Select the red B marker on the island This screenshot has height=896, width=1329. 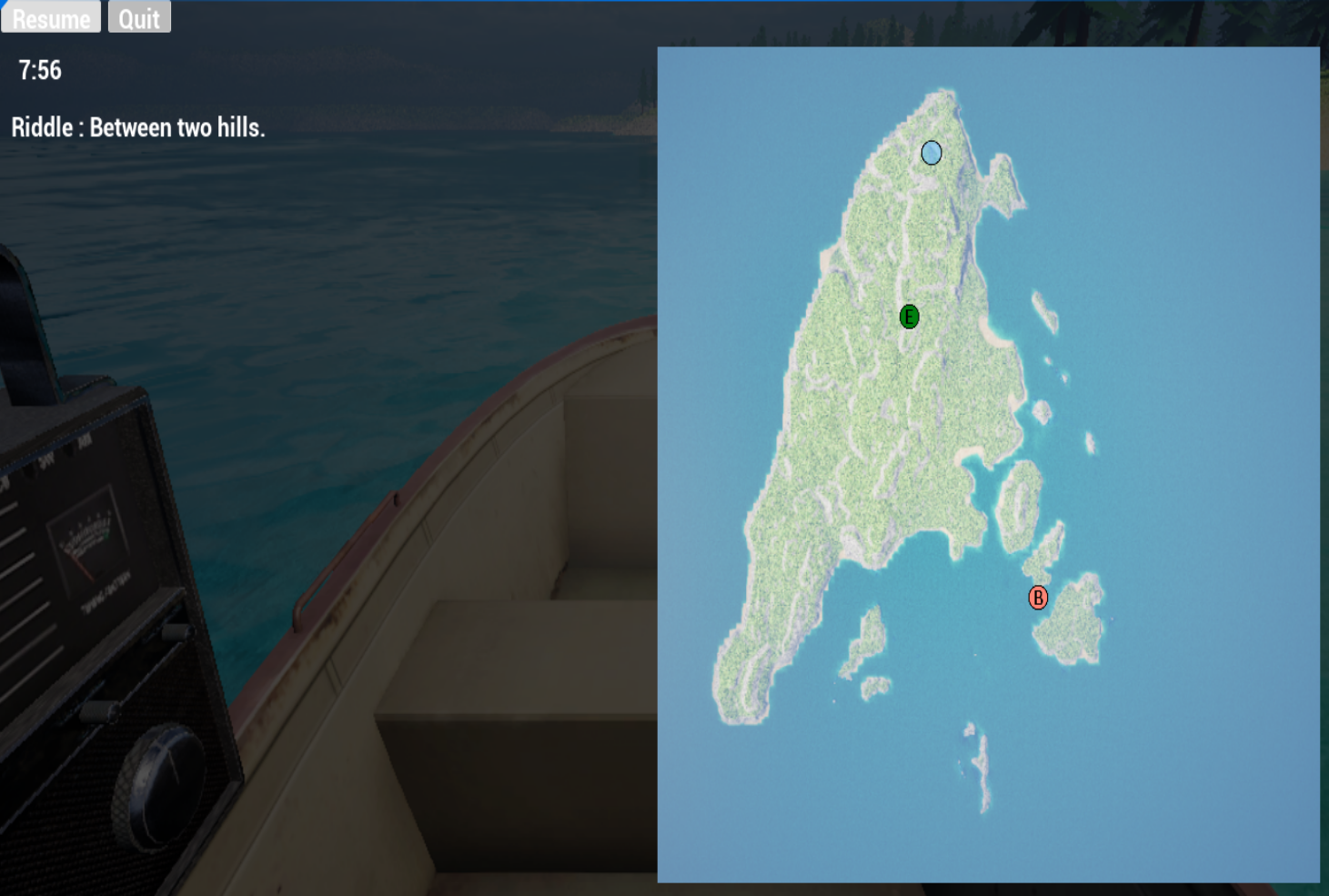coord(1037,599)
